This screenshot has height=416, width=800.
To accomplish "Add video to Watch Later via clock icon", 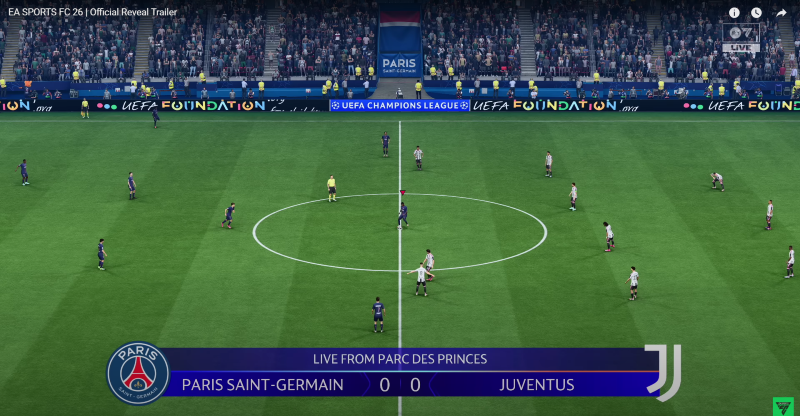I will (757, 13).
